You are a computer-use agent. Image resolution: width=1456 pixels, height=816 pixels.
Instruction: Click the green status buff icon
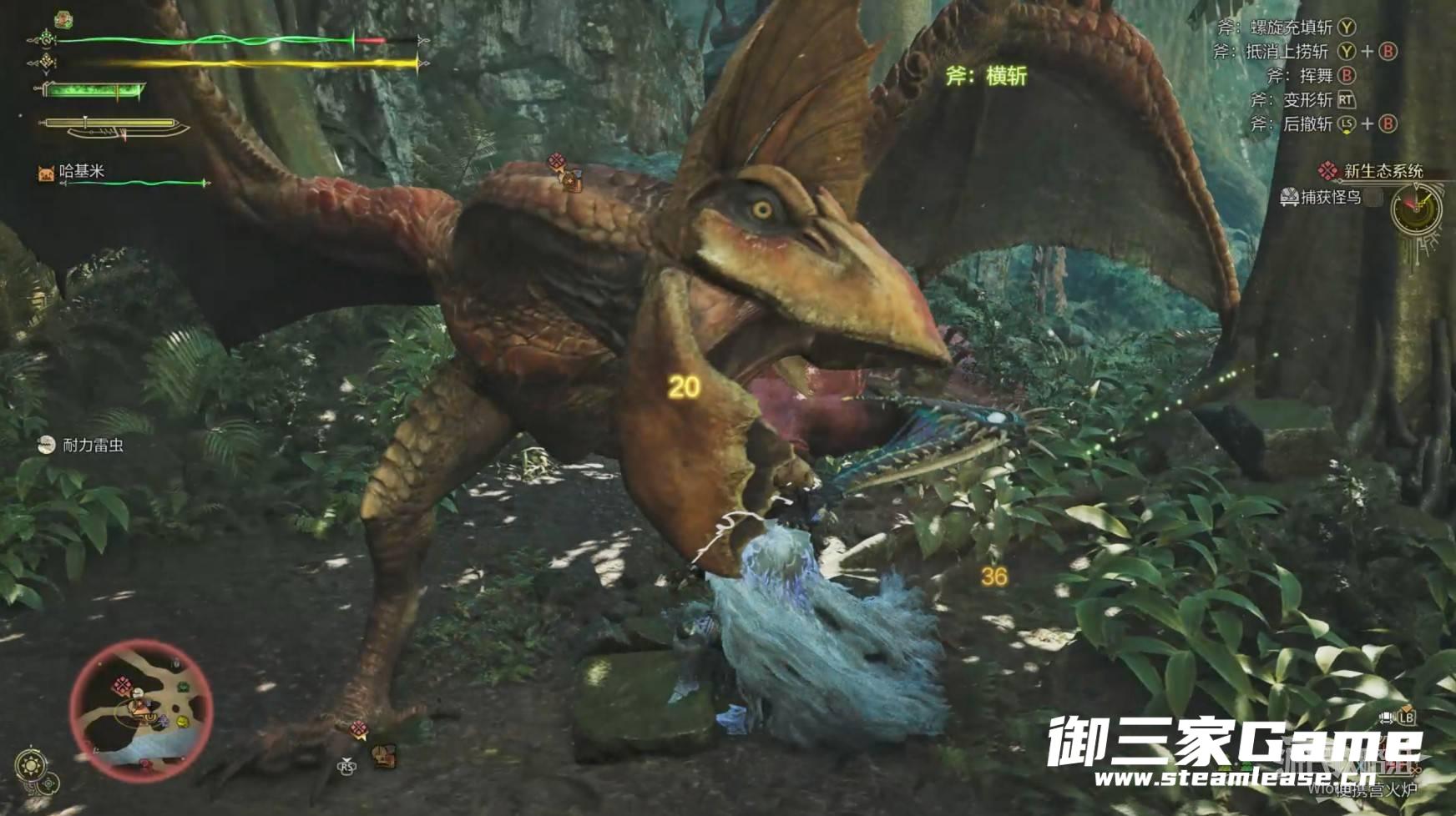click(x=63, y=18)
